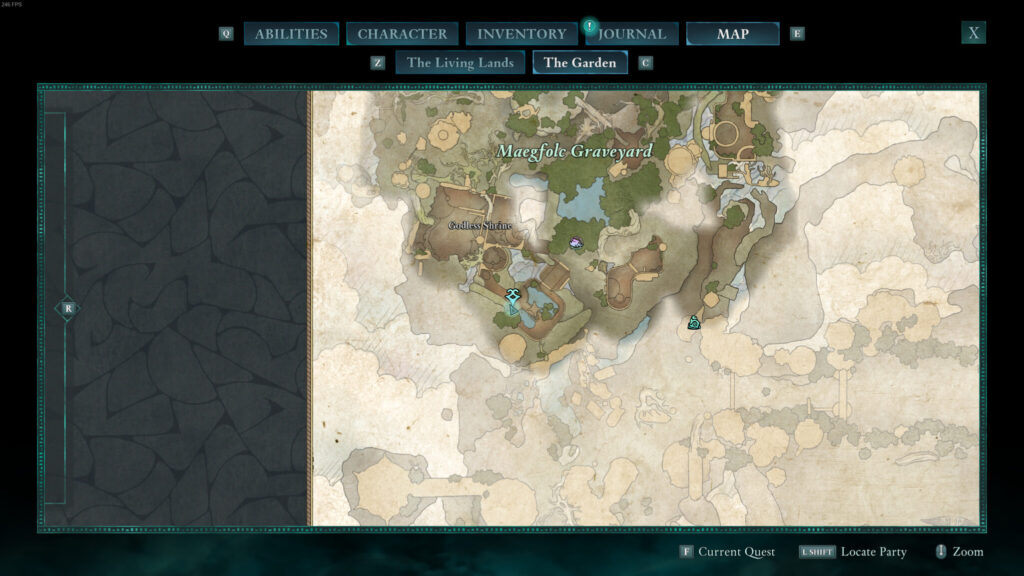This screenshot has height=576, width=1024.
Task: Open the Abilities tab
Action: point(291,34)
